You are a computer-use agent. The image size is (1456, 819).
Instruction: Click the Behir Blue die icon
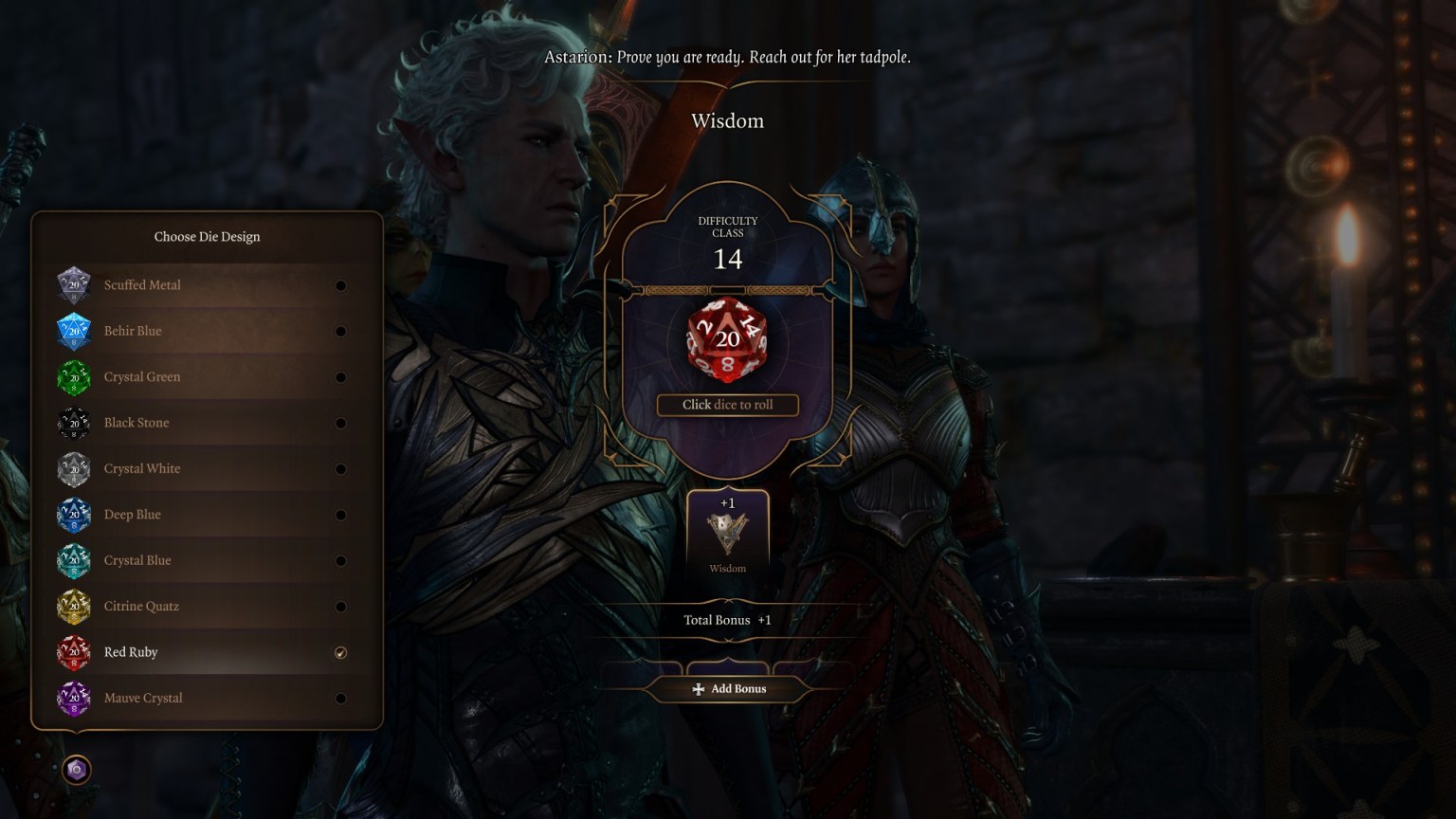[x=74, y=331]
